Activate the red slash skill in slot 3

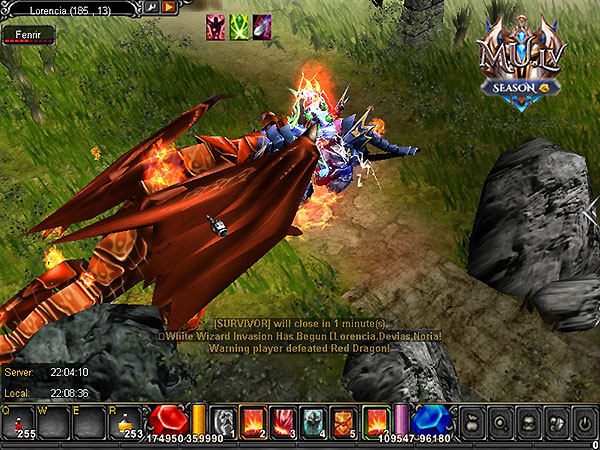[x=284, y=420]
